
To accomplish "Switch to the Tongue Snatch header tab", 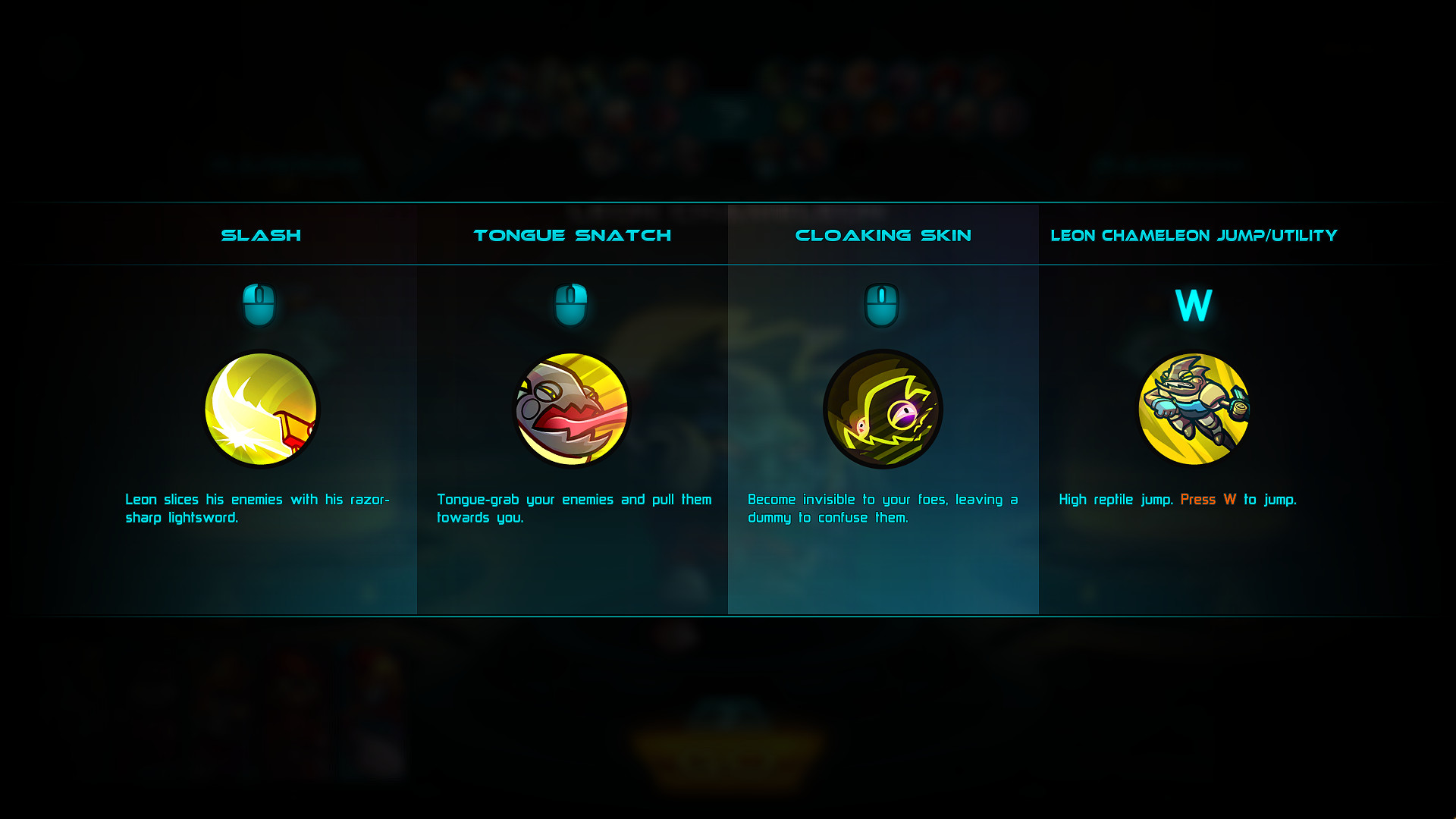I will pos(573,235).
